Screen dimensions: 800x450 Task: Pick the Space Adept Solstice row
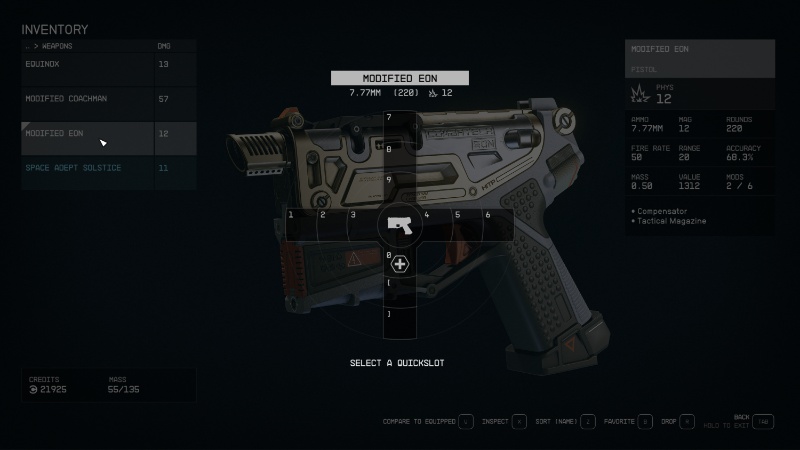click(88, 168)
